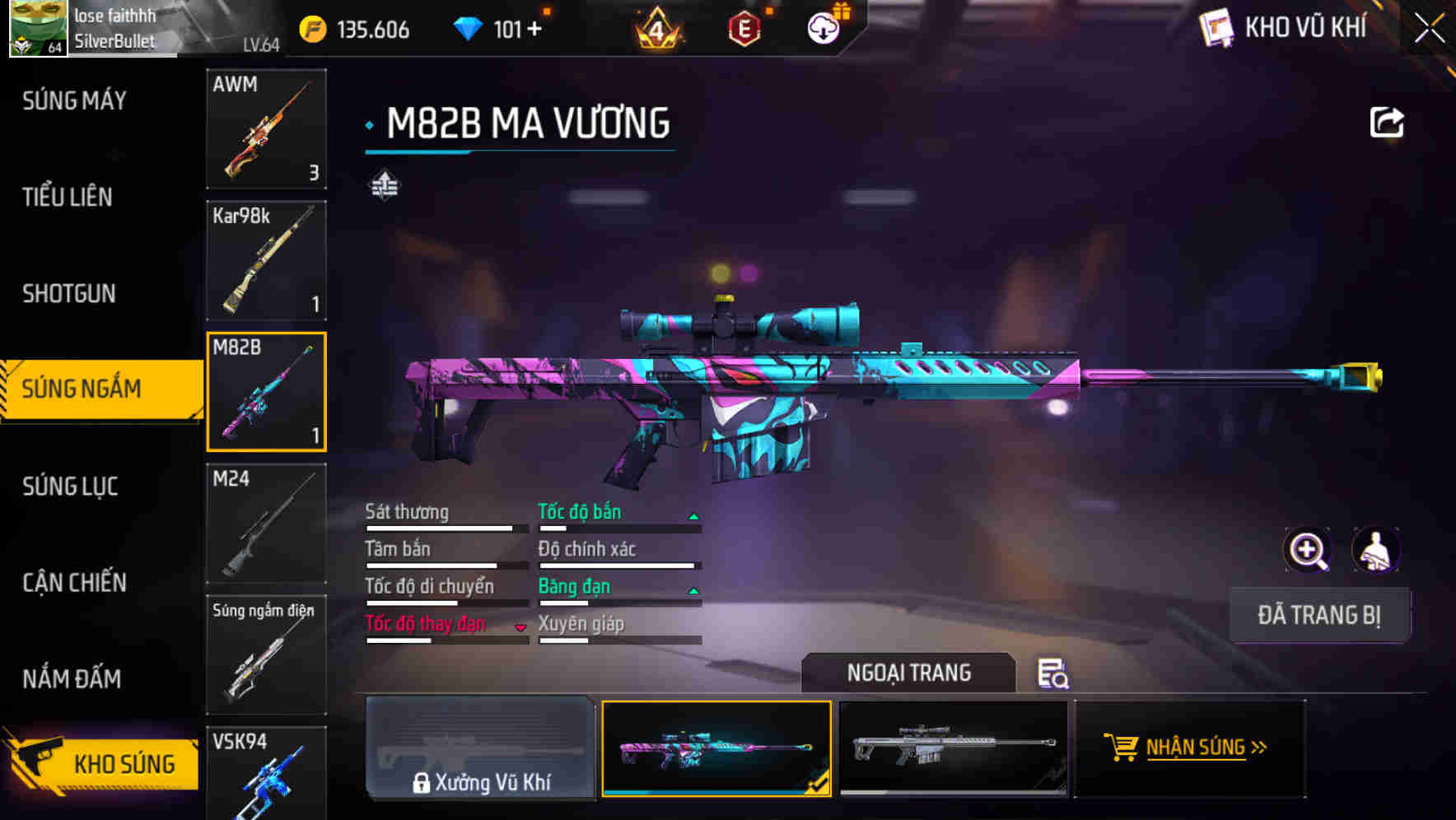The width and height of the screenshot is (1456, 820).
Task: Click the Kho Vũ Khí weapon book icon
Action: click(1217, 29)
